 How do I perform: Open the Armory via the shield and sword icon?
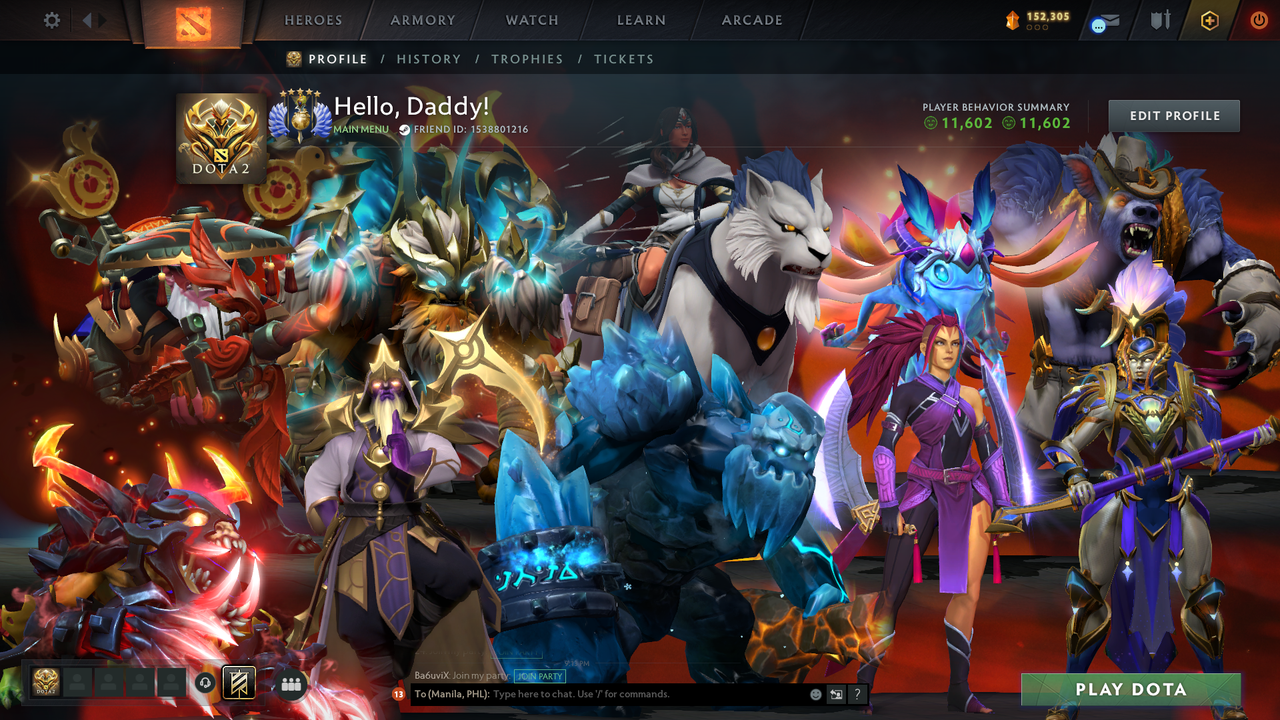(x=1160, y=21)
